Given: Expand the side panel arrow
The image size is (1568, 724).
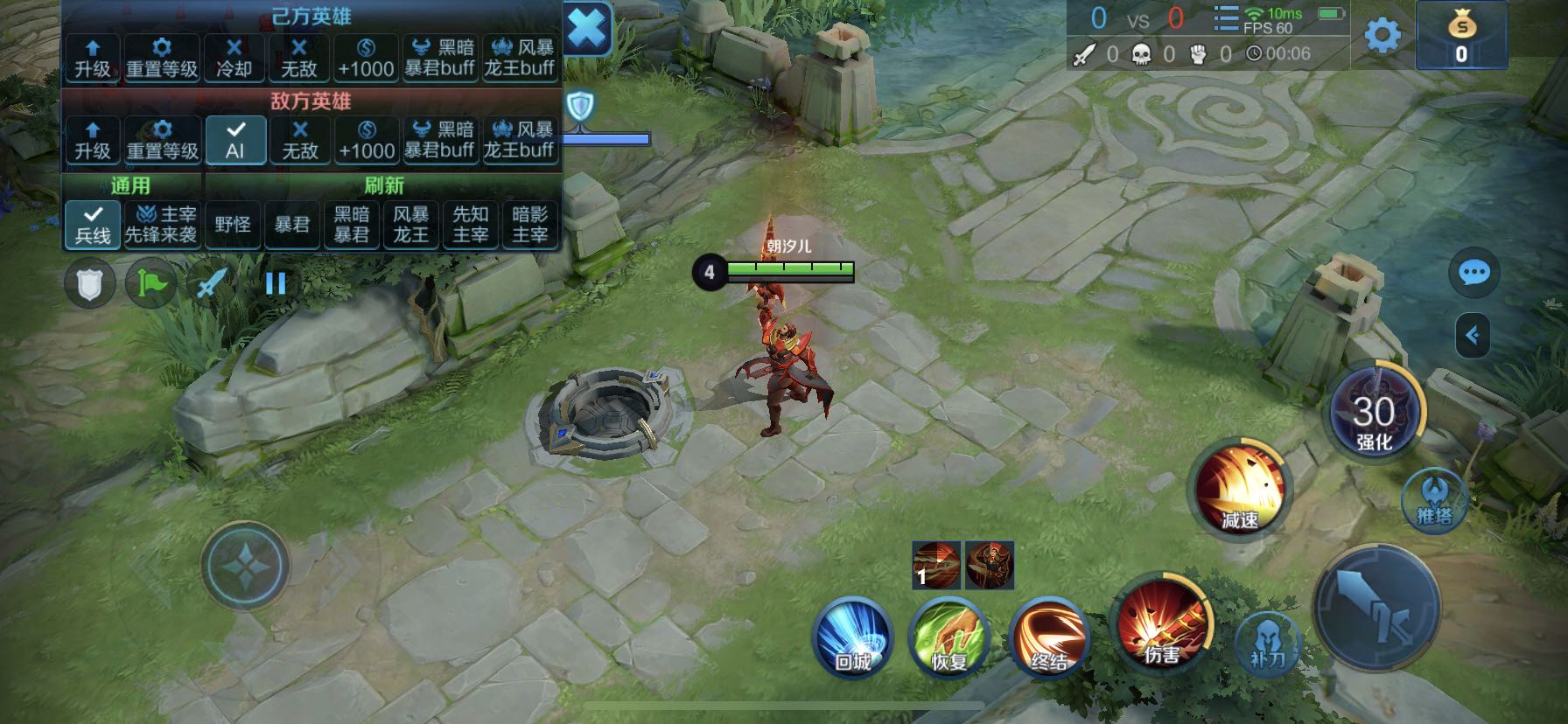Looking at the screenshot, I should 1473,335.
